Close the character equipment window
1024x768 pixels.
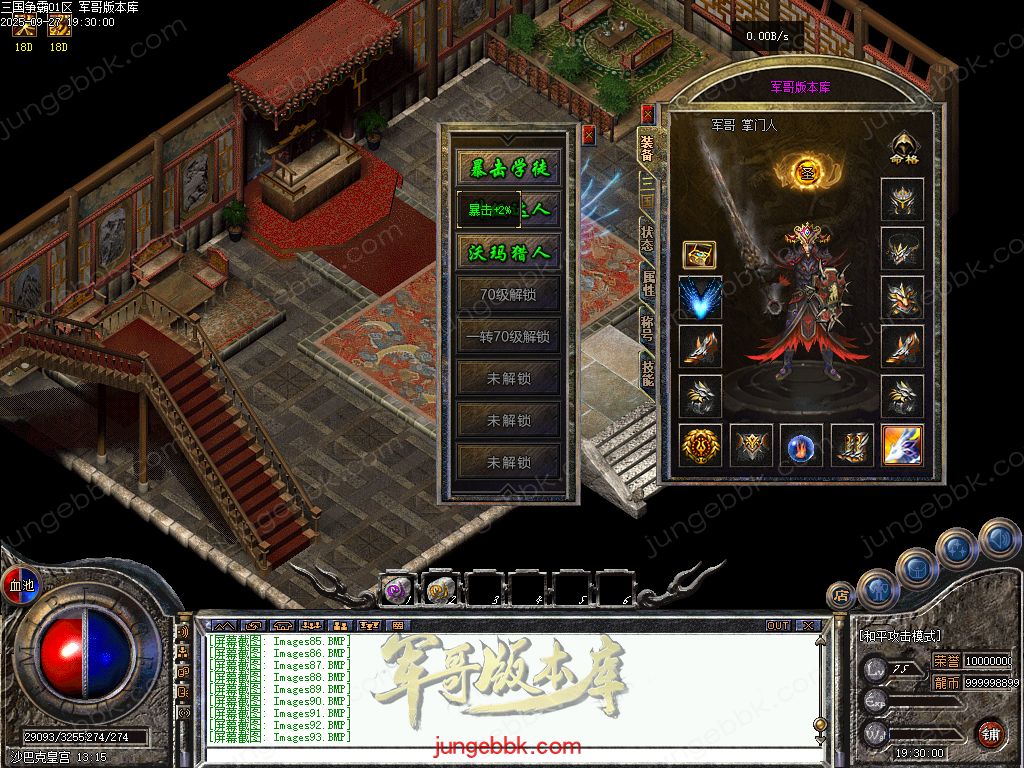tap(647, 113)
